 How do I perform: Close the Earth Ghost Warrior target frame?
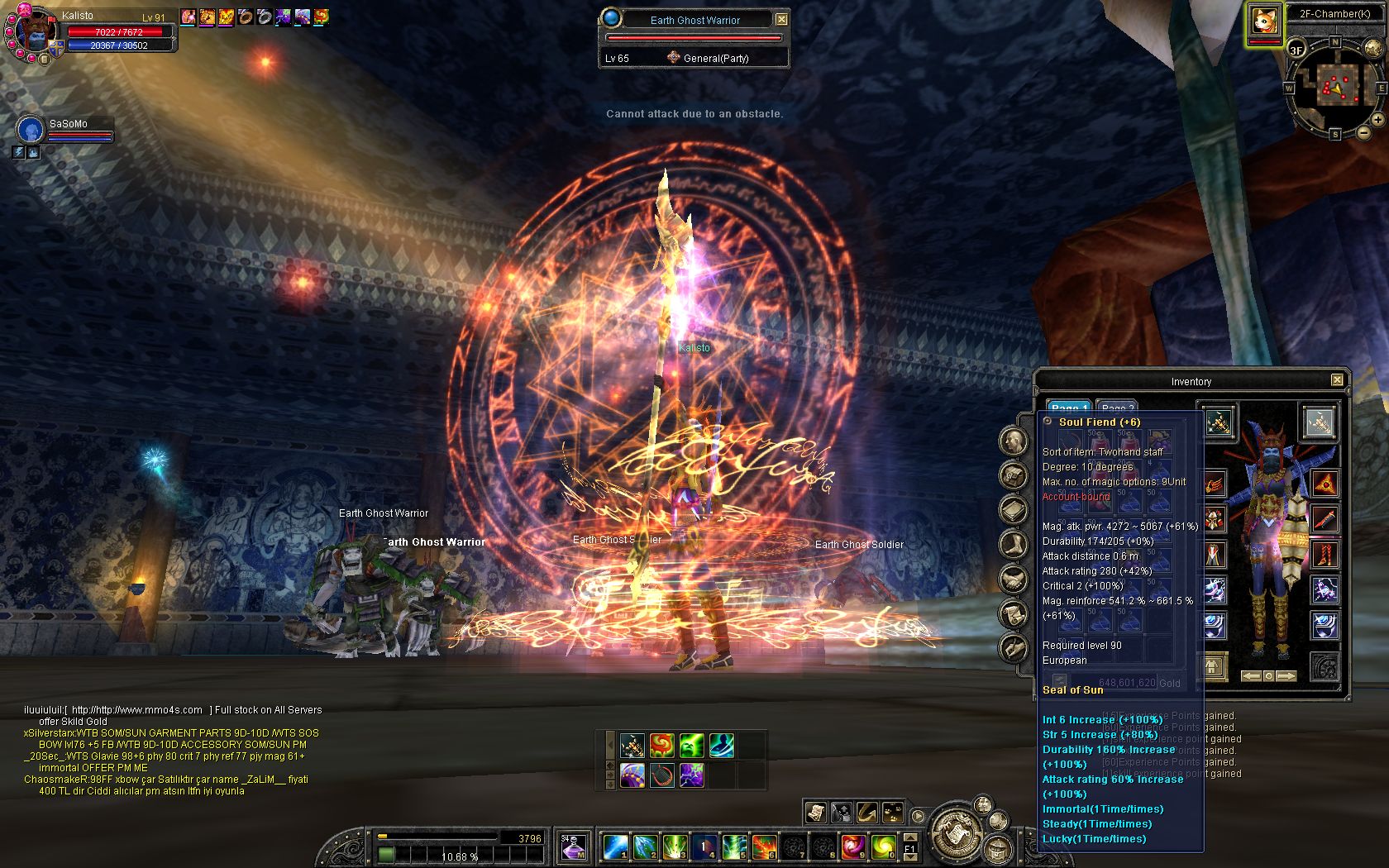[x=781, y=19]
